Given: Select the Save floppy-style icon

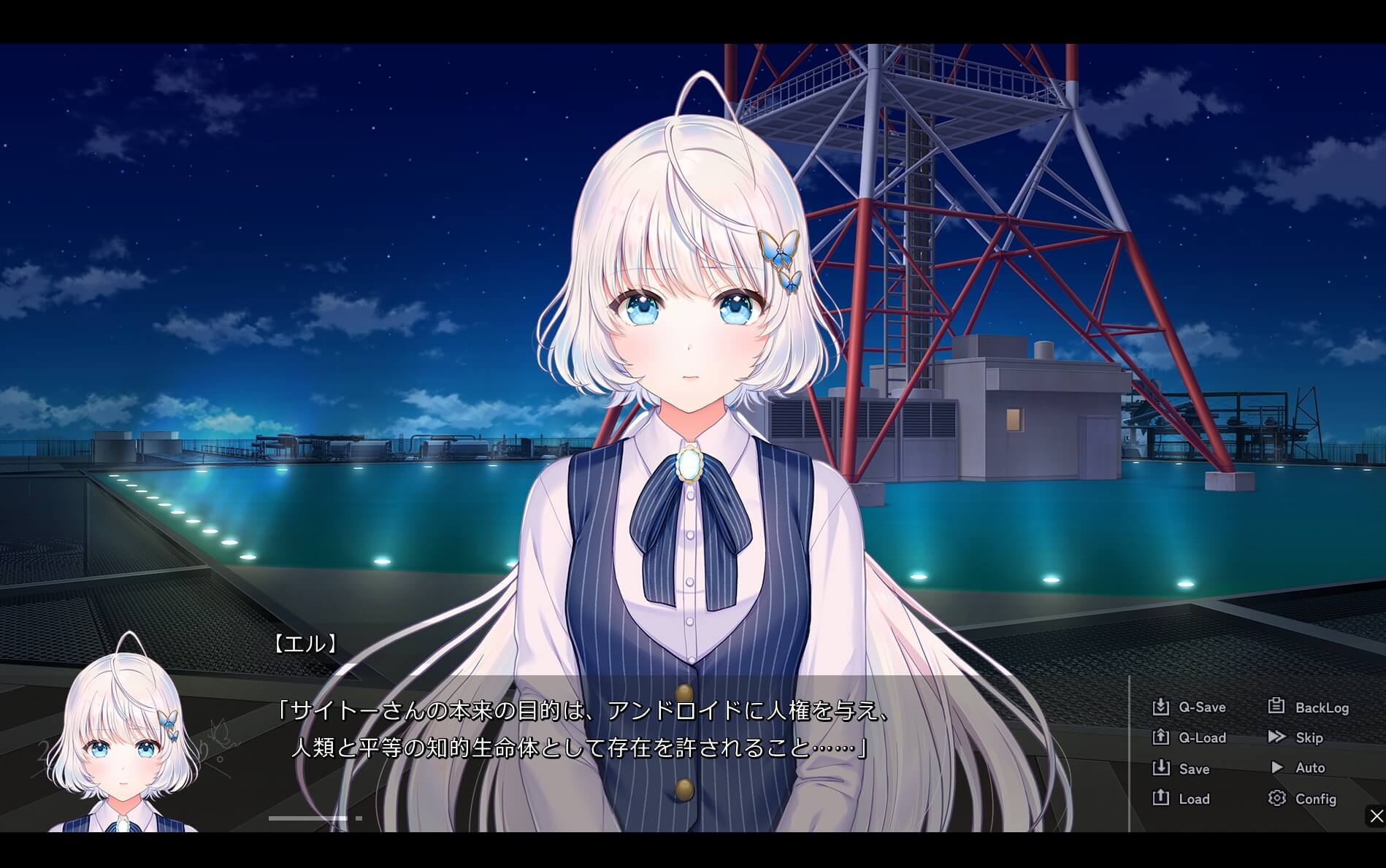Looking at the screenshot, I should (x=1161, y=768).
